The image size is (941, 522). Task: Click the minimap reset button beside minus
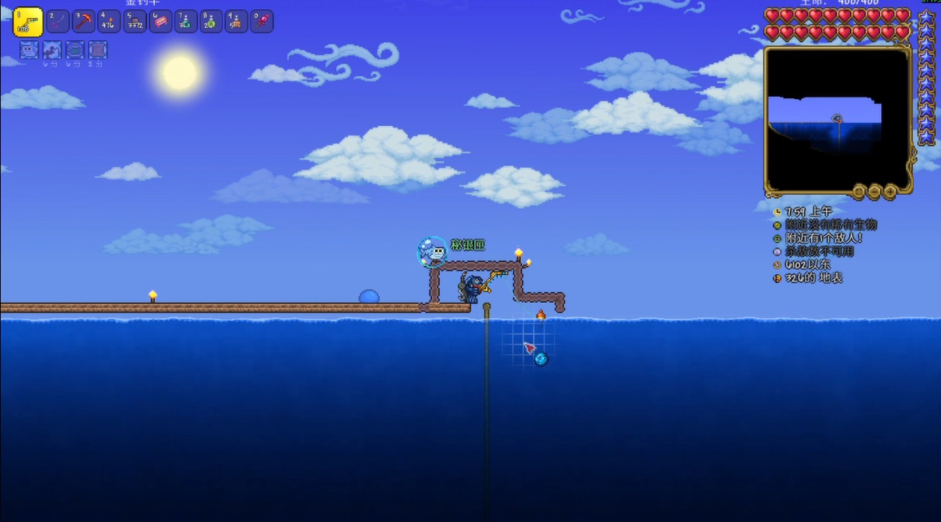(859, 191)
